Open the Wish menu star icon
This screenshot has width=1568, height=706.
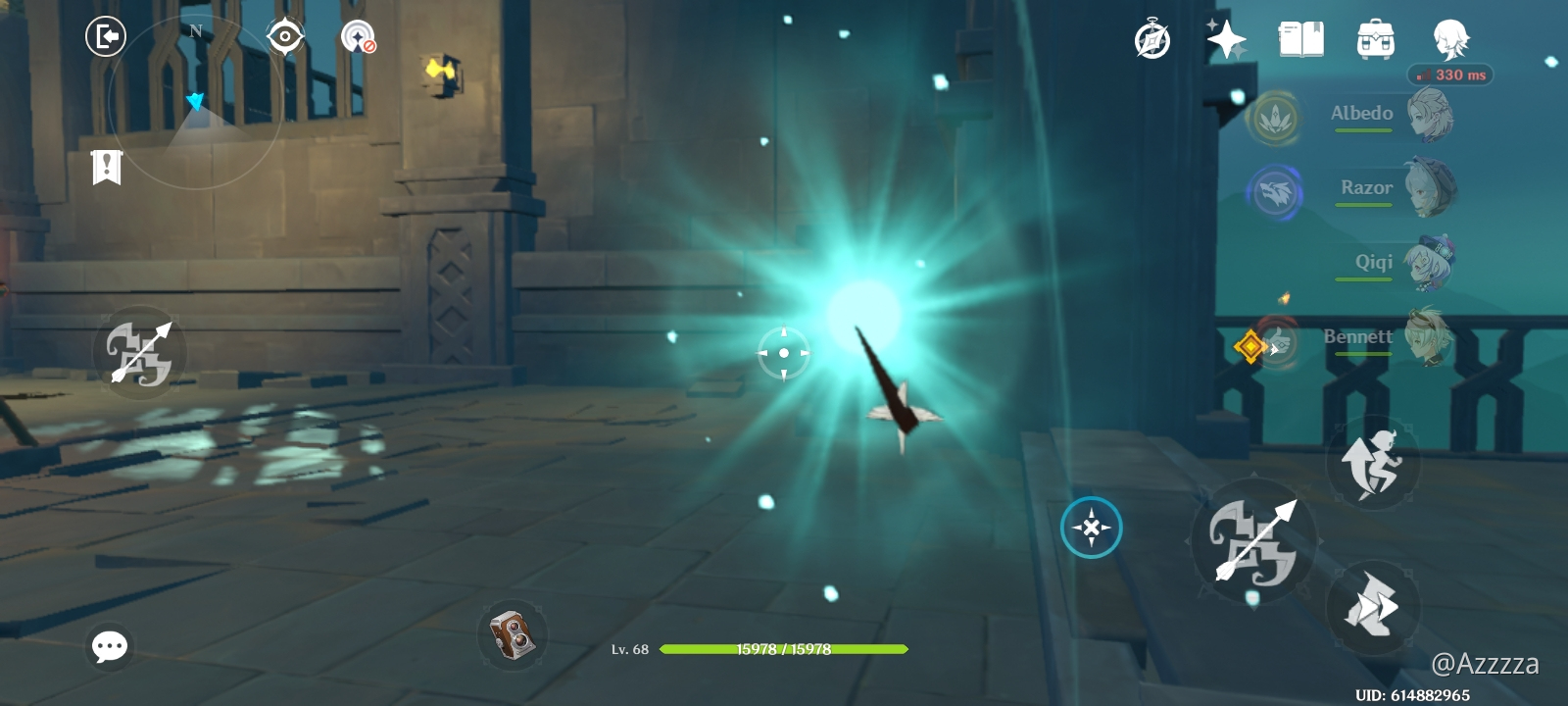(x=1227, y=40)
